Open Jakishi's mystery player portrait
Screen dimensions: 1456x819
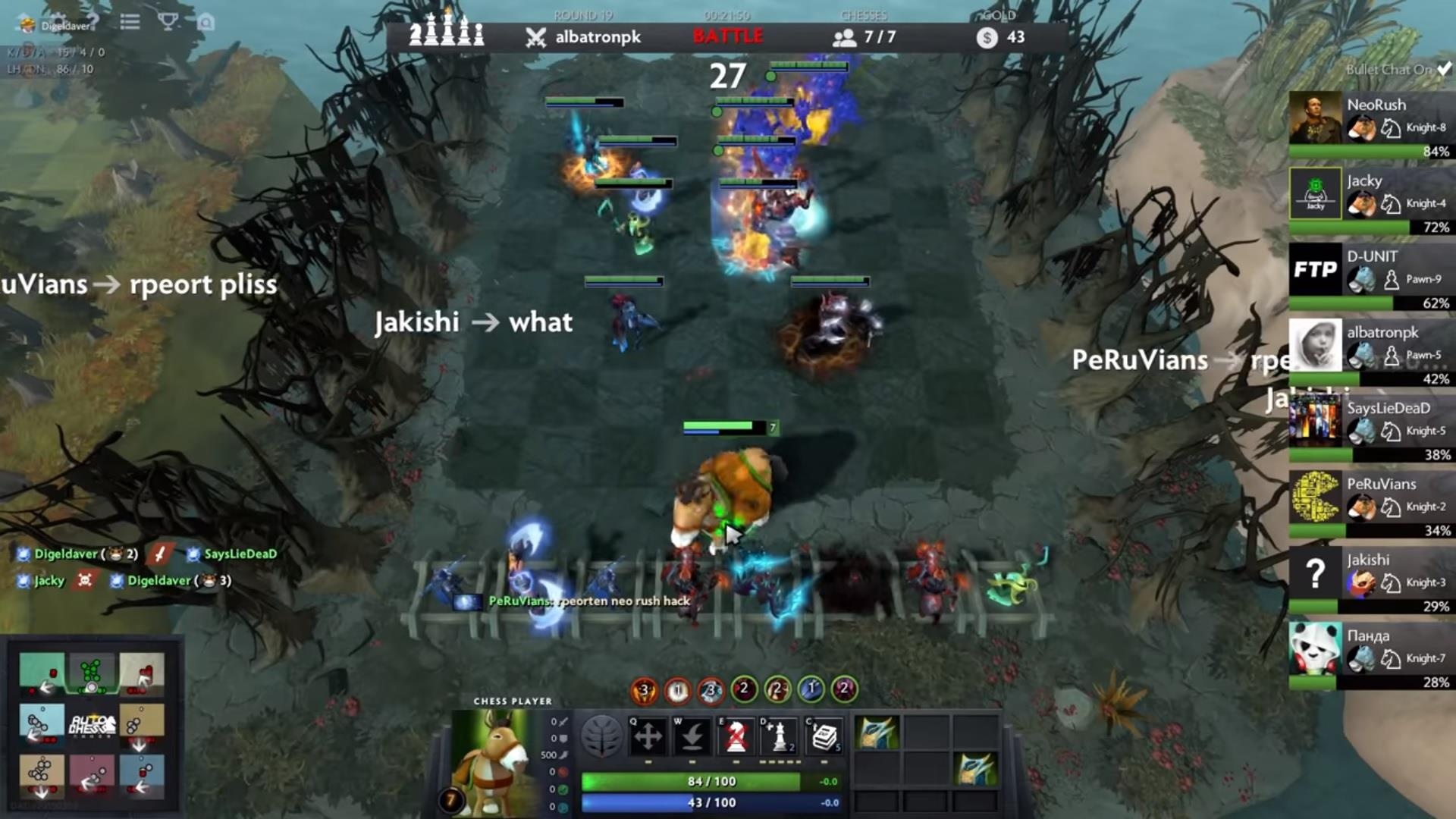pyautogui.click(x=1315, y=573)
